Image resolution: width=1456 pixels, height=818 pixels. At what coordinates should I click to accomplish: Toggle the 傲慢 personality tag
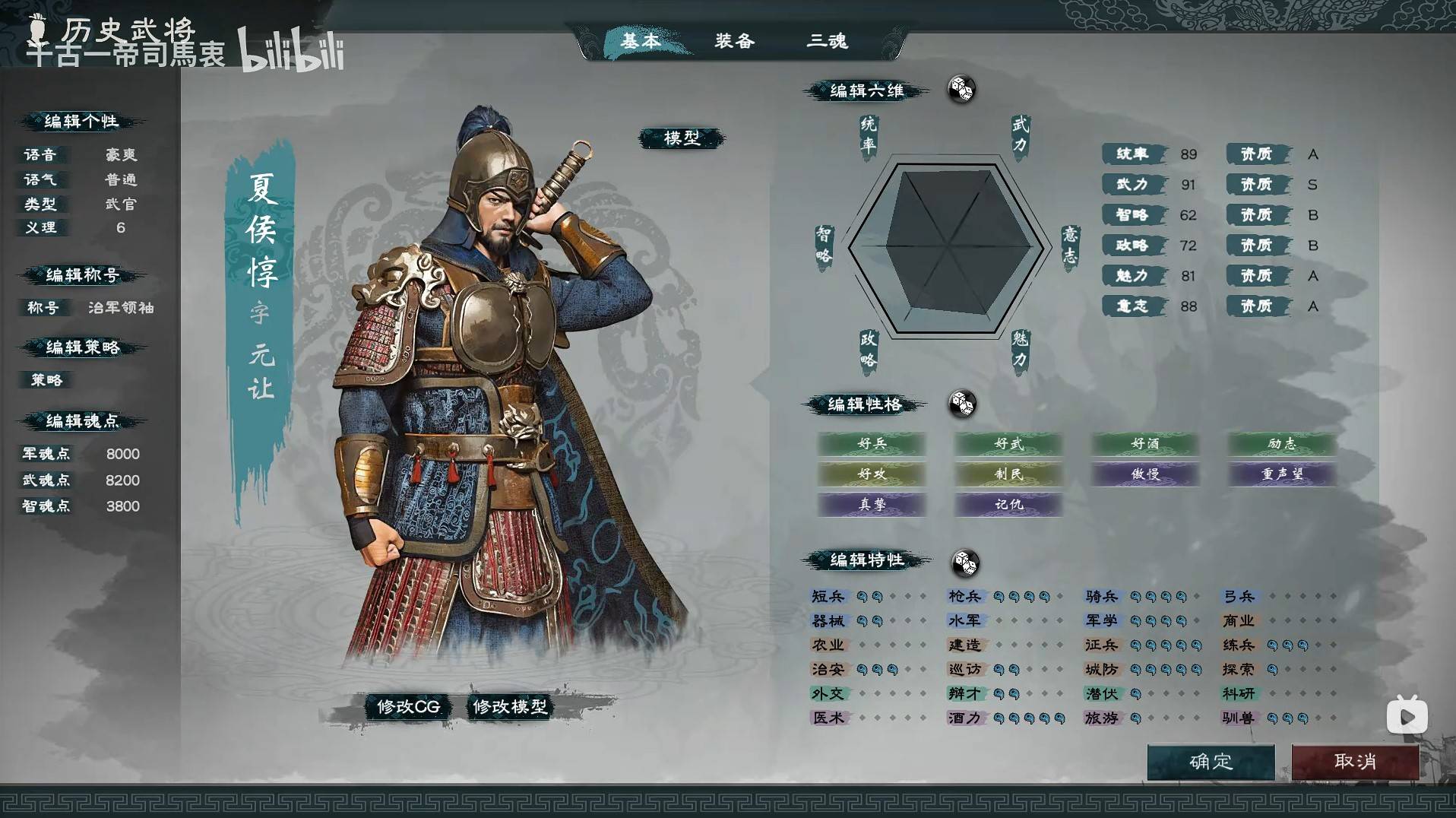pos(1144,474)
